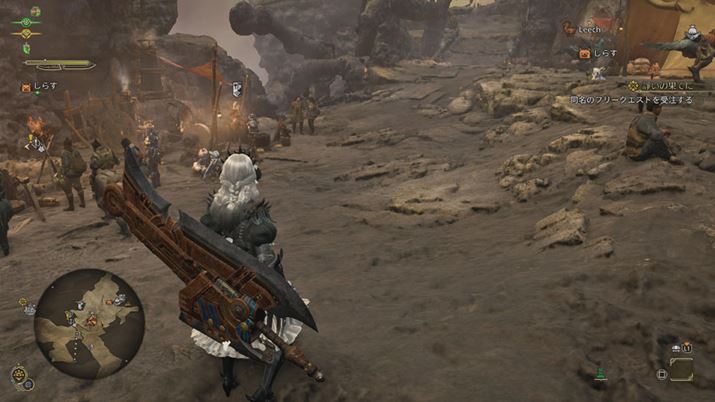
Task: Open the circular minimap
Action: [x=89, y=324]
